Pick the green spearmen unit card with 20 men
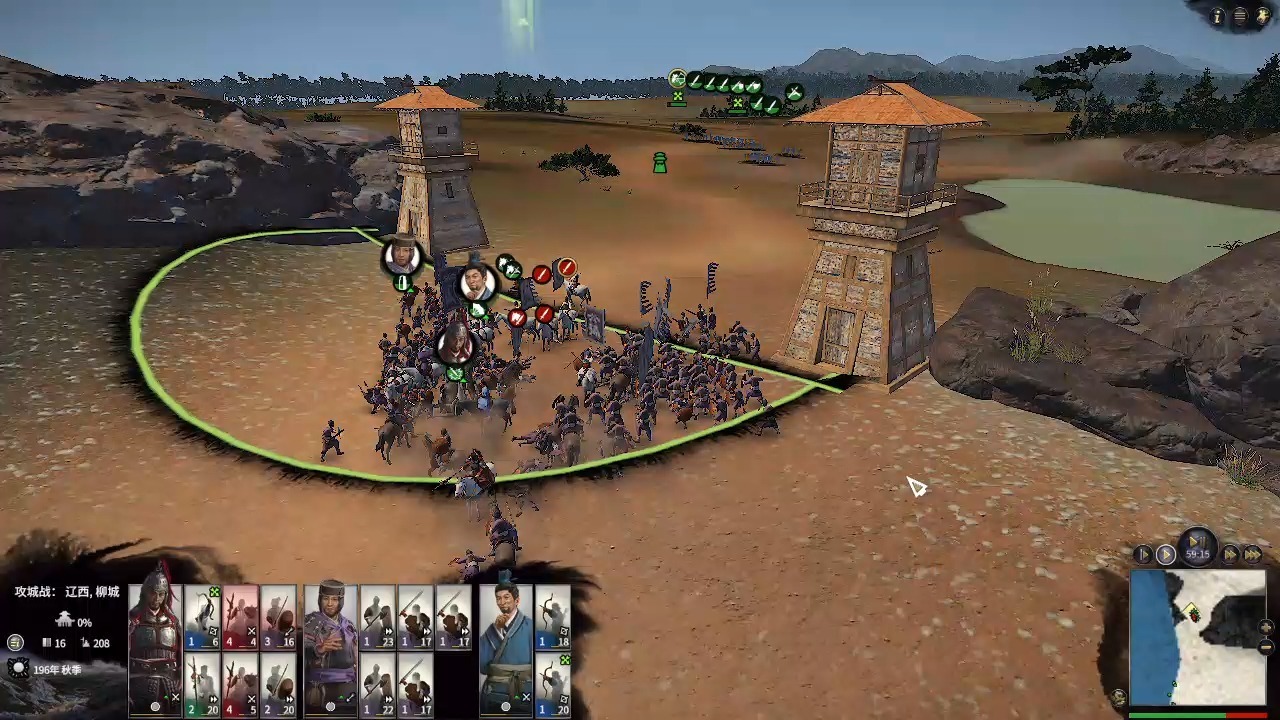The height and width of the screenshot is (720, 1280). coord(202,684)
